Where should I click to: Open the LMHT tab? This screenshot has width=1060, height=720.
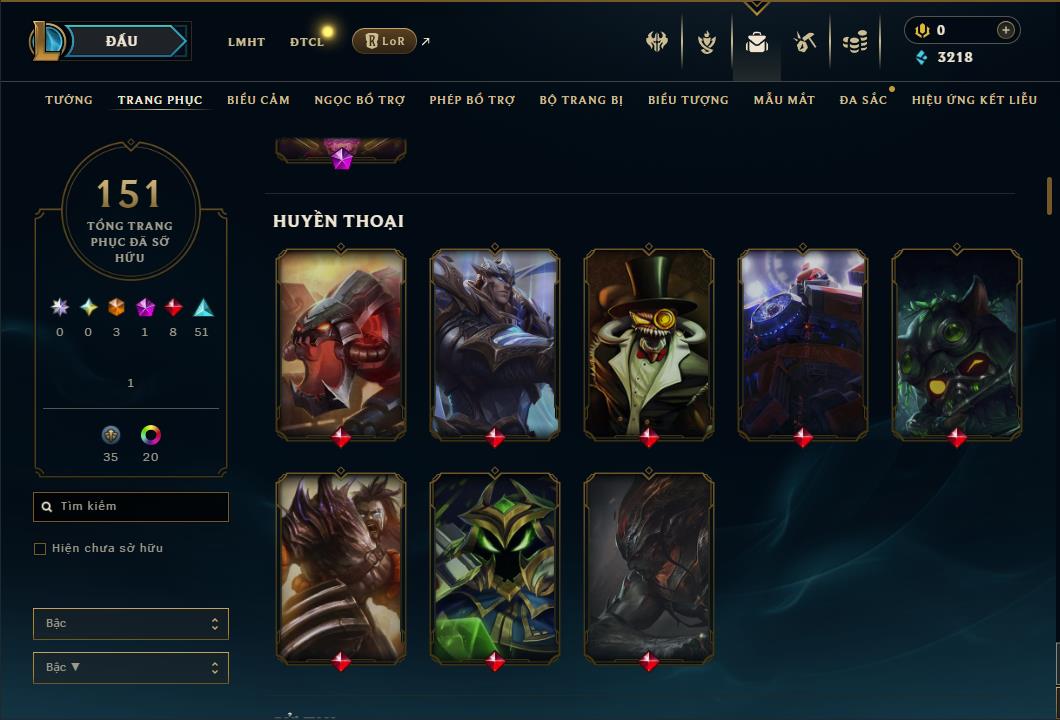click(x=246, y=42)
